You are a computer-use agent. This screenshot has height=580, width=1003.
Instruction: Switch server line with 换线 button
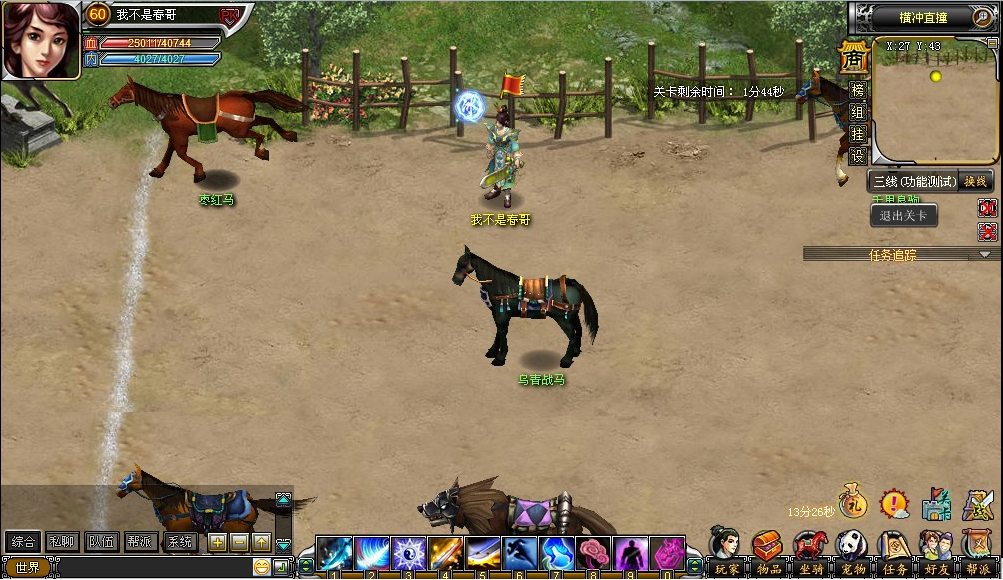[975, 181]
